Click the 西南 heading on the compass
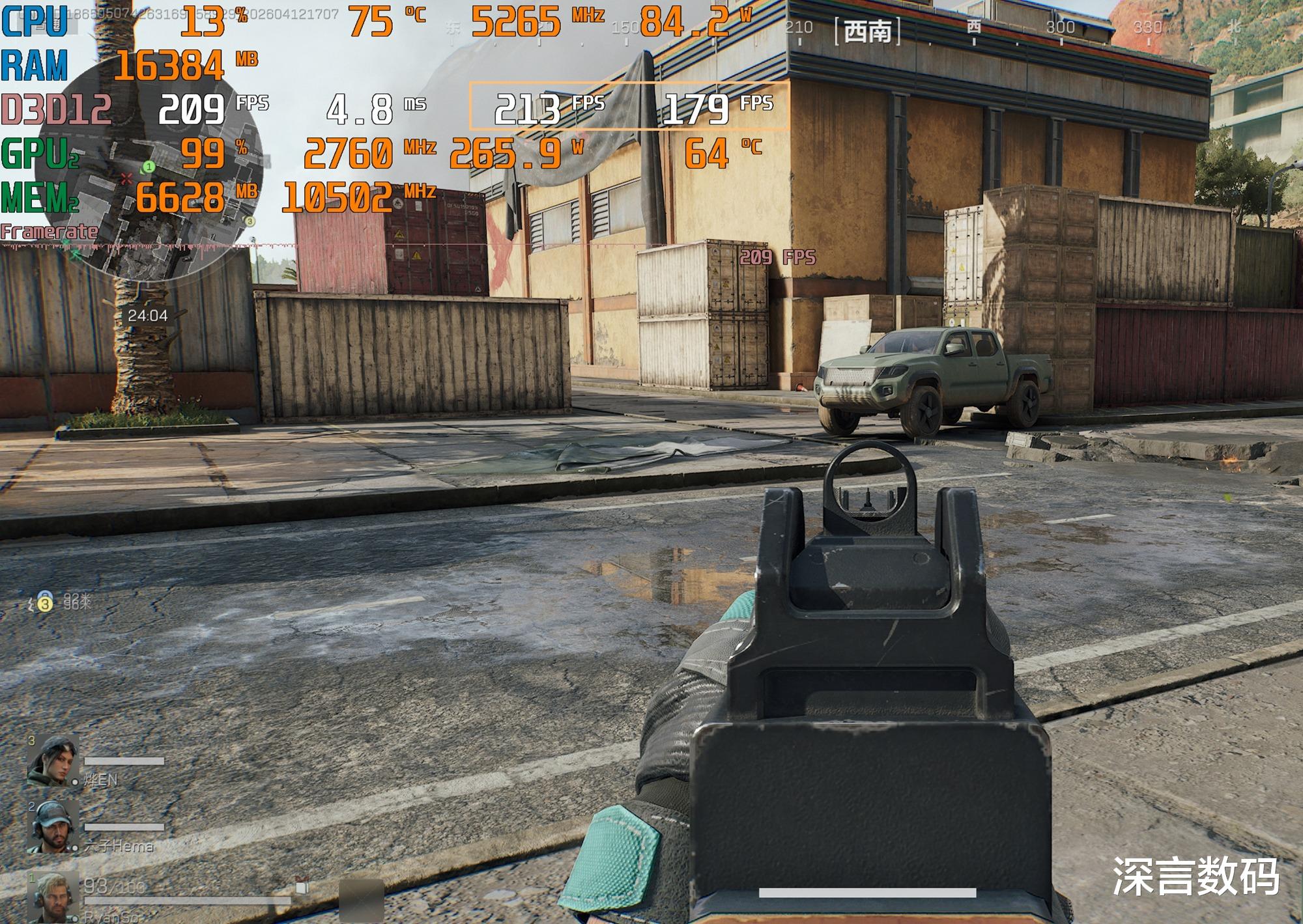 867,31
